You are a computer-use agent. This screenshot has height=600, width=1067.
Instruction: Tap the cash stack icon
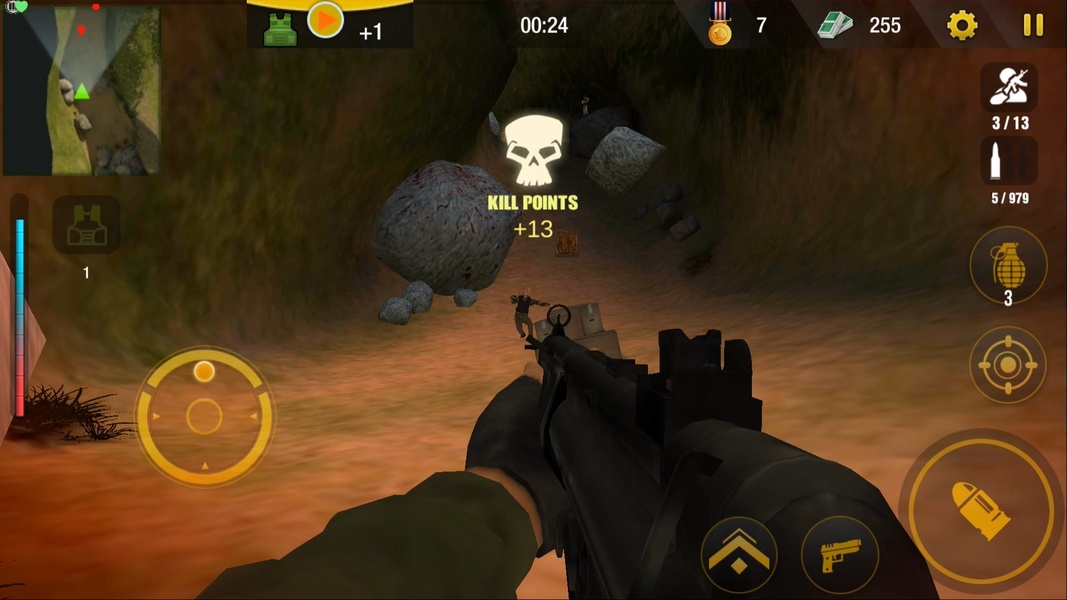click(835, 26)
